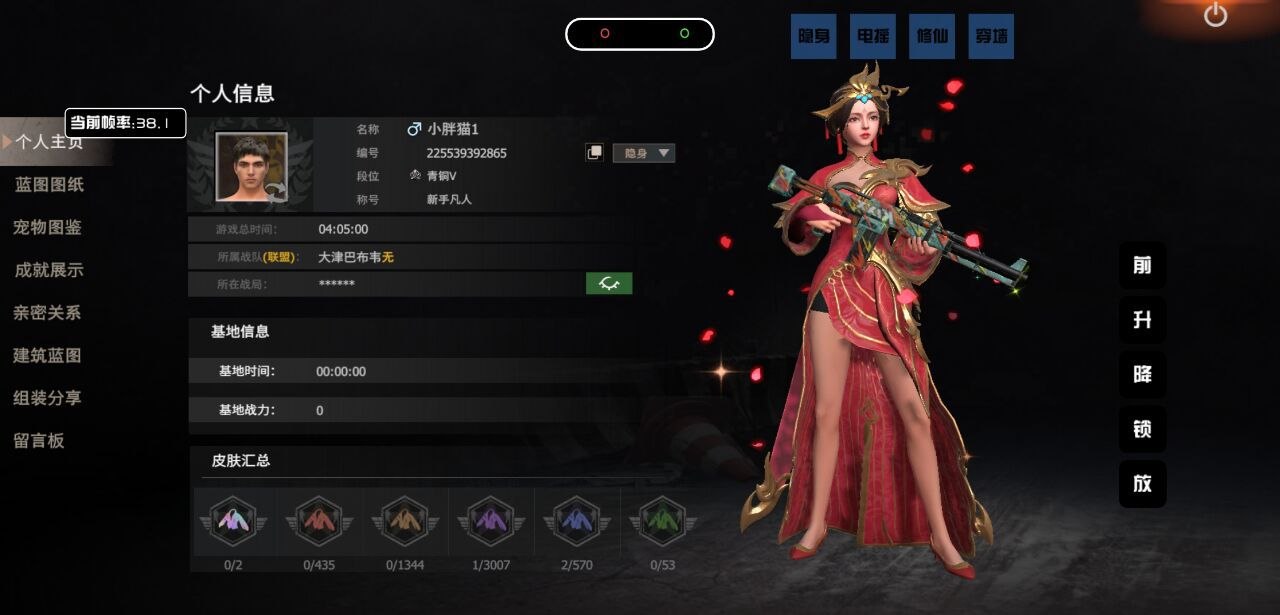Show the 成就展示 achievements tab
The height and width of the screenshot is (615, 1280).
[49, 270]
